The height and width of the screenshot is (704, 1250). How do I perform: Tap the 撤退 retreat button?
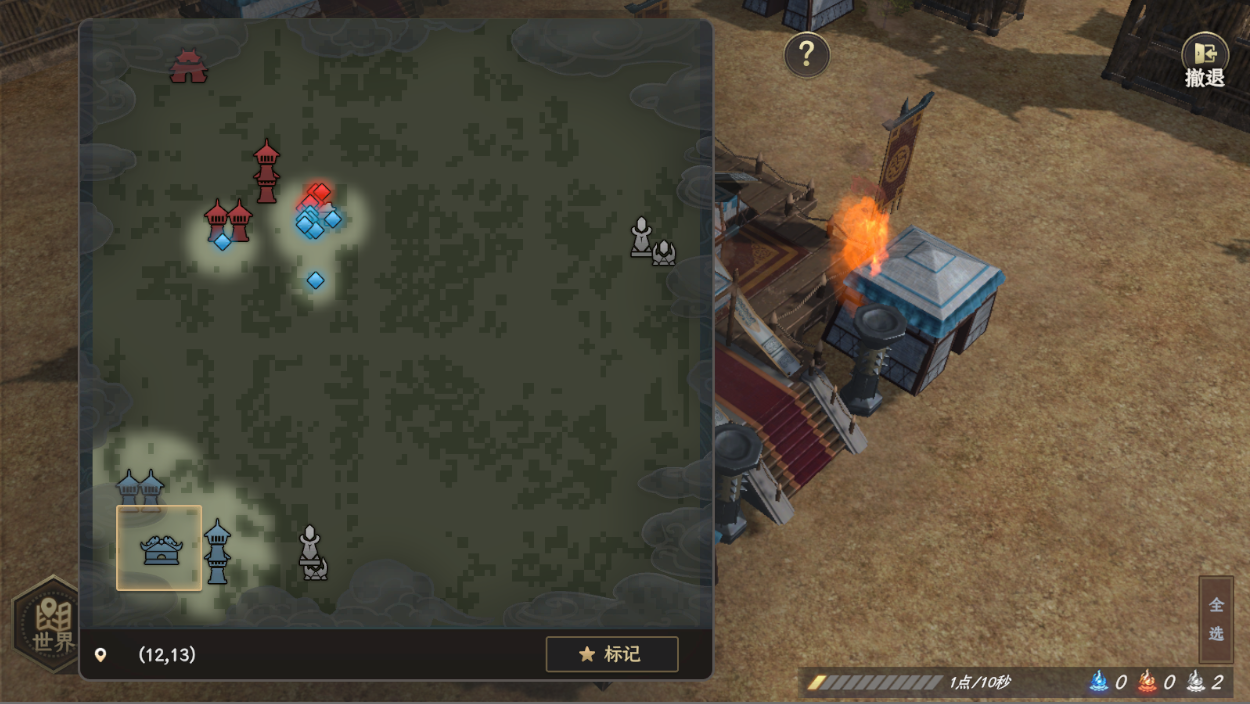1204,62
